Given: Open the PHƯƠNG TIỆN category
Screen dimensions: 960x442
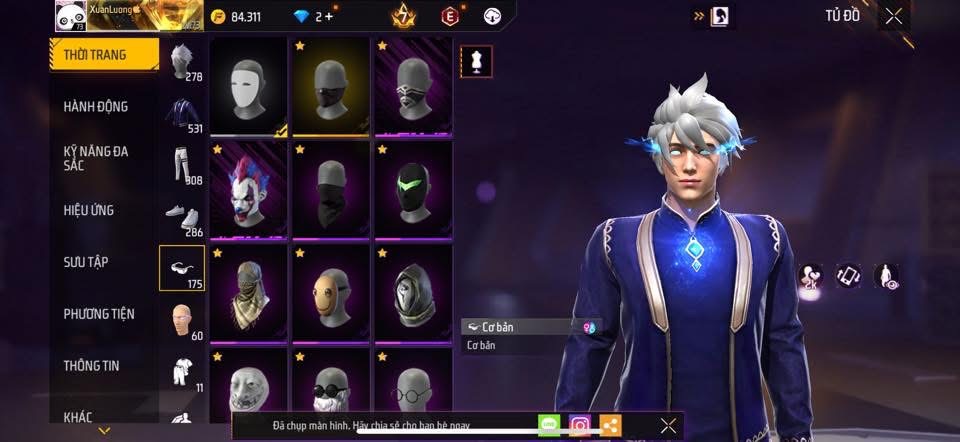Looking at the screenshot, I should coord(99,314).
